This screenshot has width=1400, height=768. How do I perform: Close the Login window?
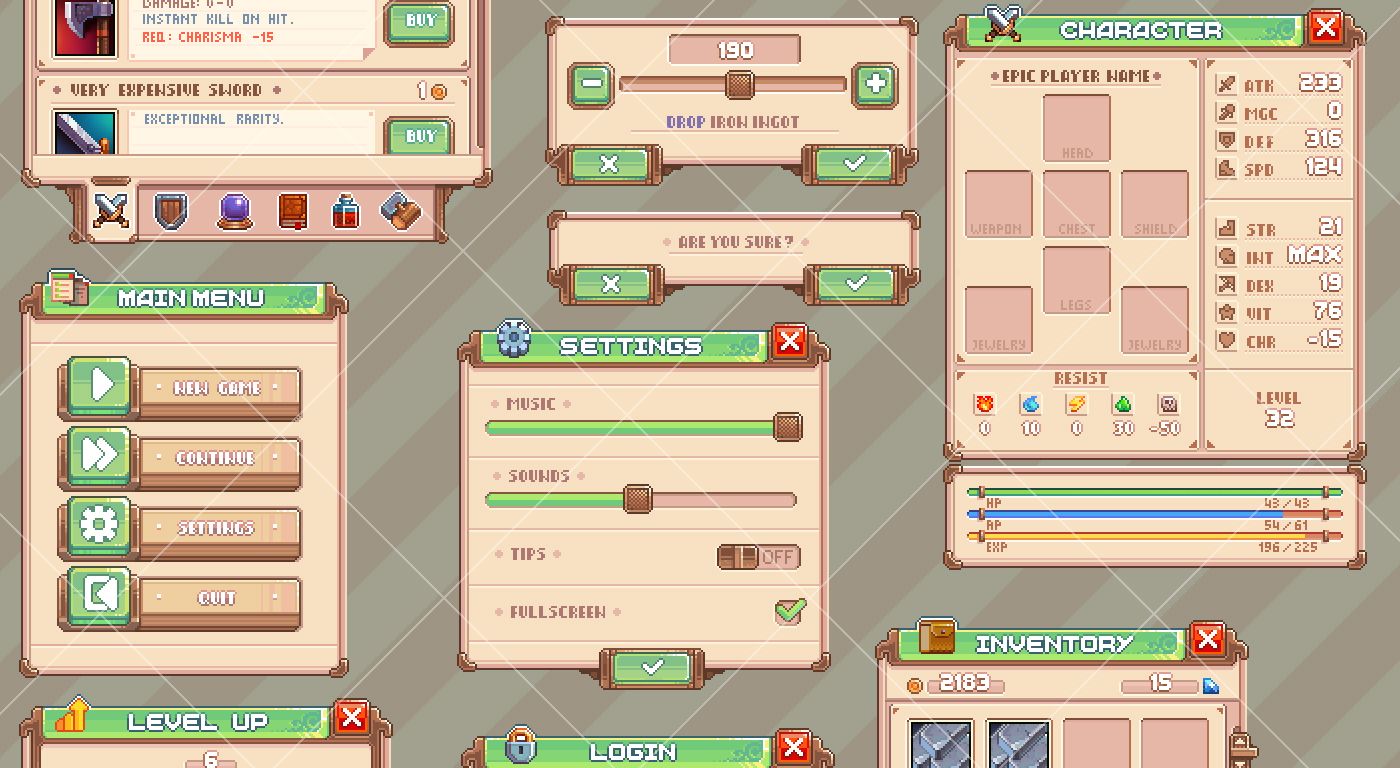click(793, 746)
